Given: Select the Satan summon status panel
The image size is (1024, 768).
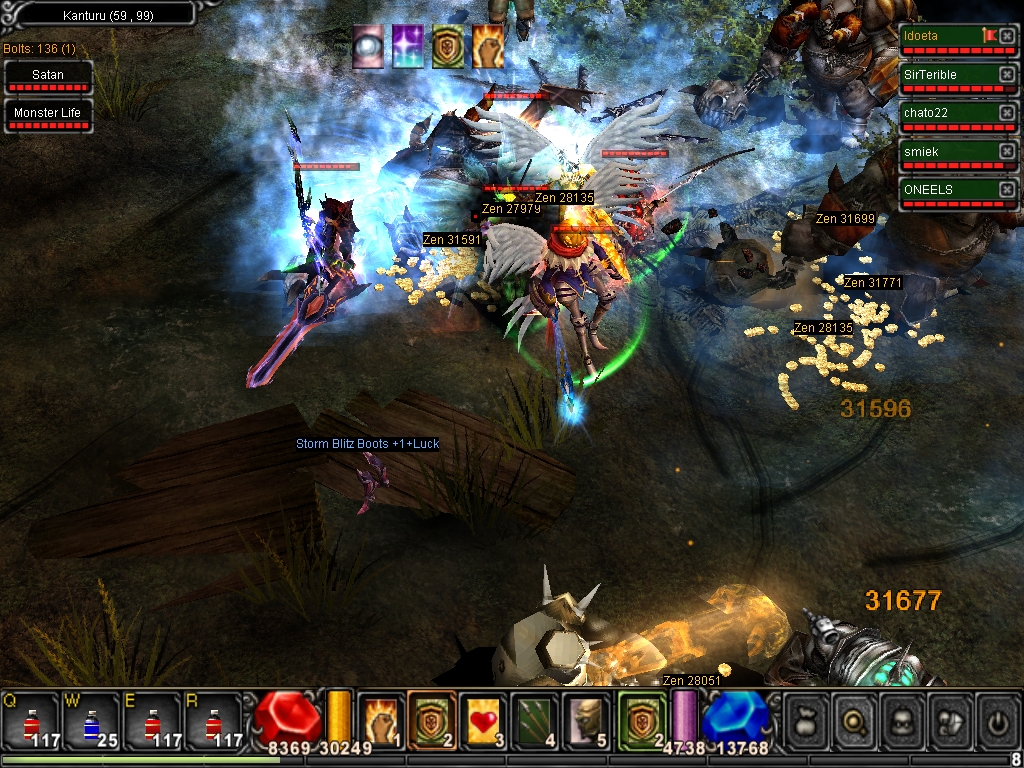Looking at the screenshot, I should coord(48,76).
